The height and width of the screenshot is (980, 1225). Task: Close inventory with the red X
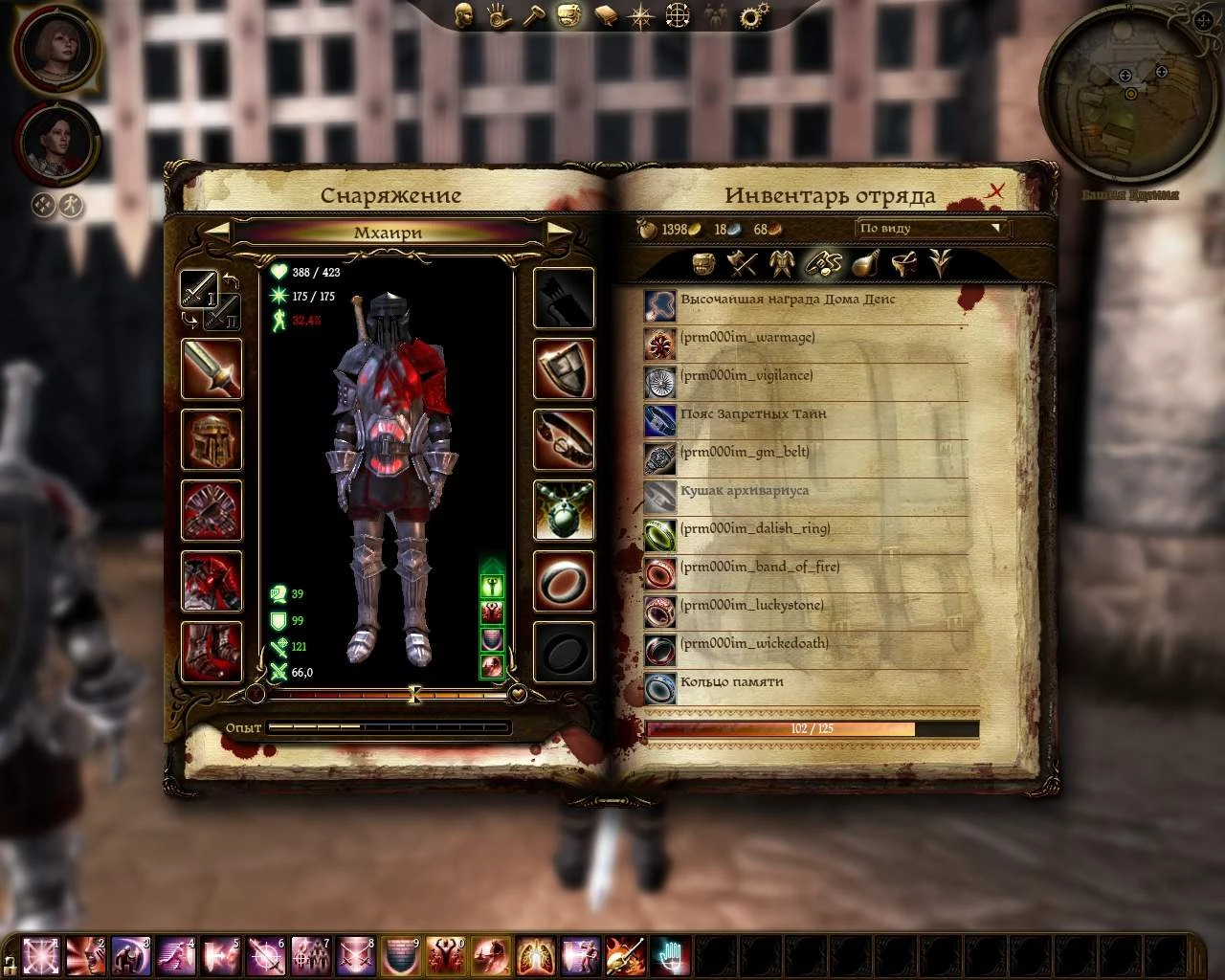(x=995, y=189)
